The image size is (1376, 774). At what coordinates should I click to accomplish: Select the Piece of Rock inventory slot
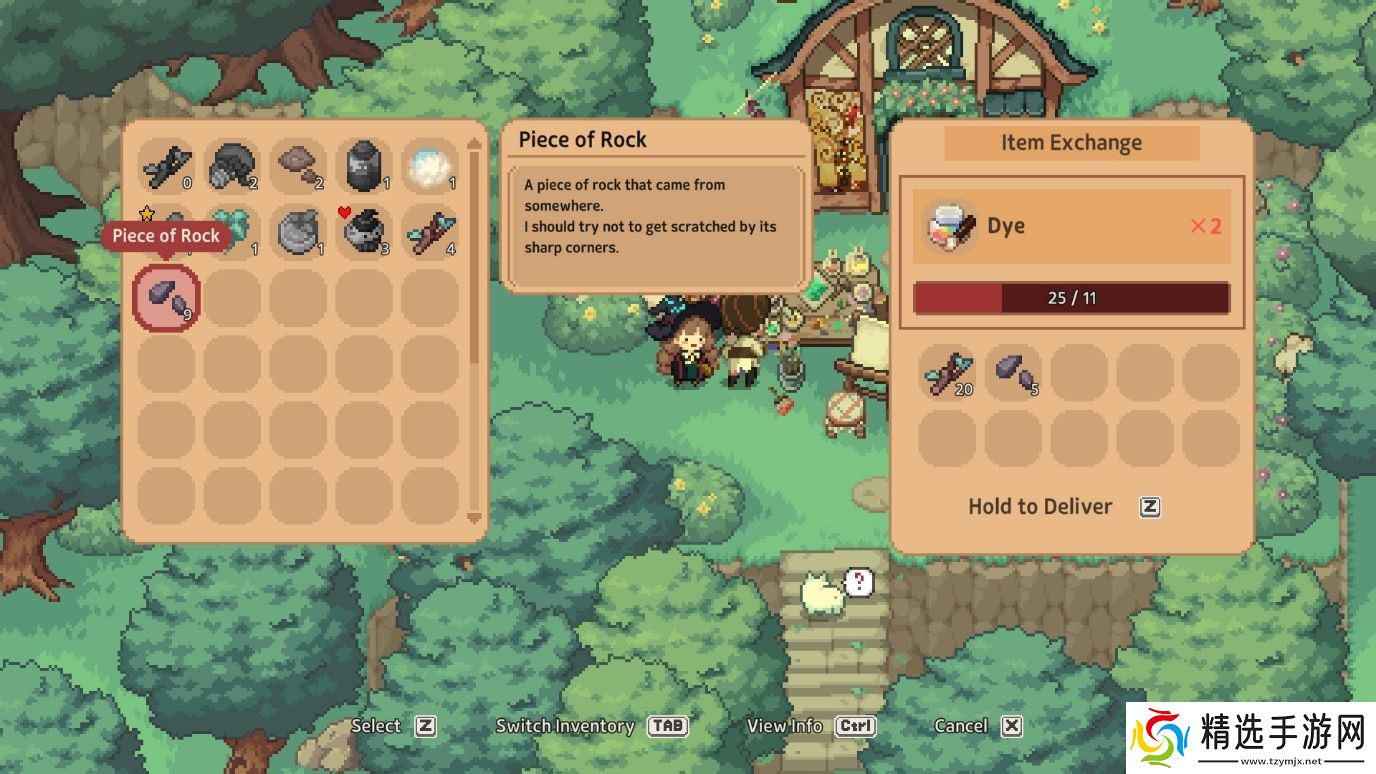166,297
